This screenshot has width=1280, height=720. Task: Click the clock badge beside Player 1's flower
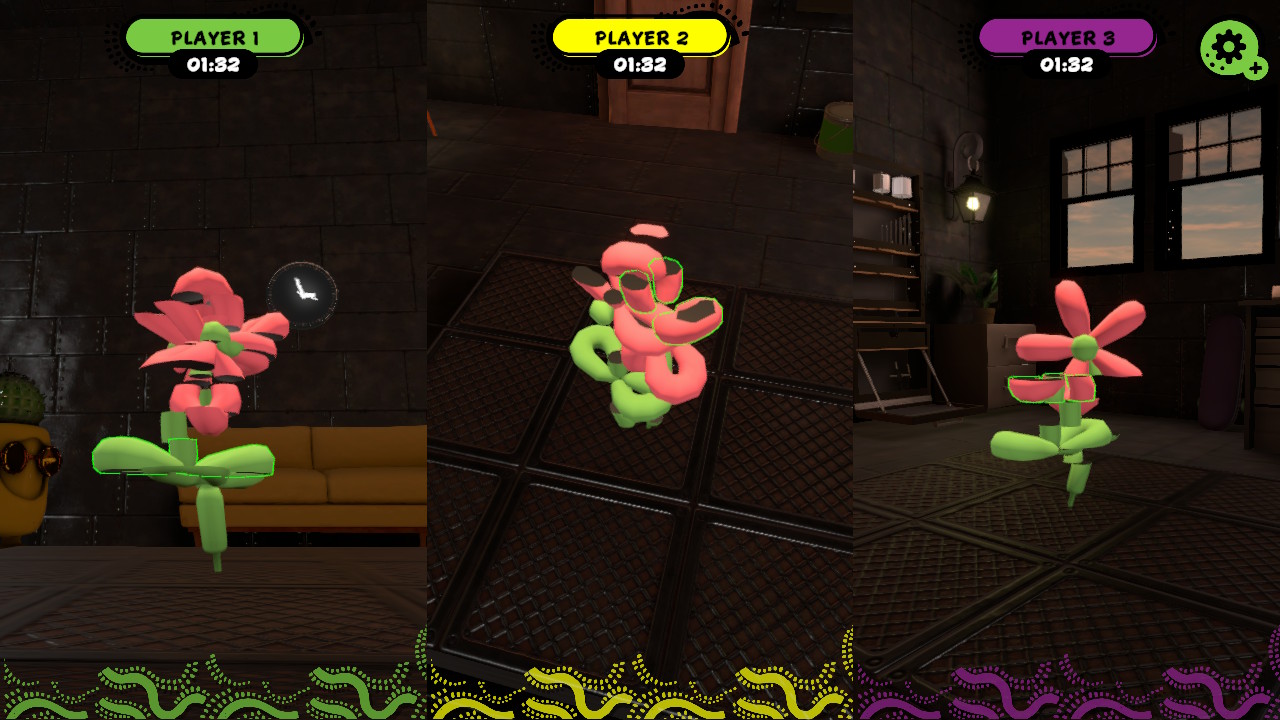(x=300, y=294)
